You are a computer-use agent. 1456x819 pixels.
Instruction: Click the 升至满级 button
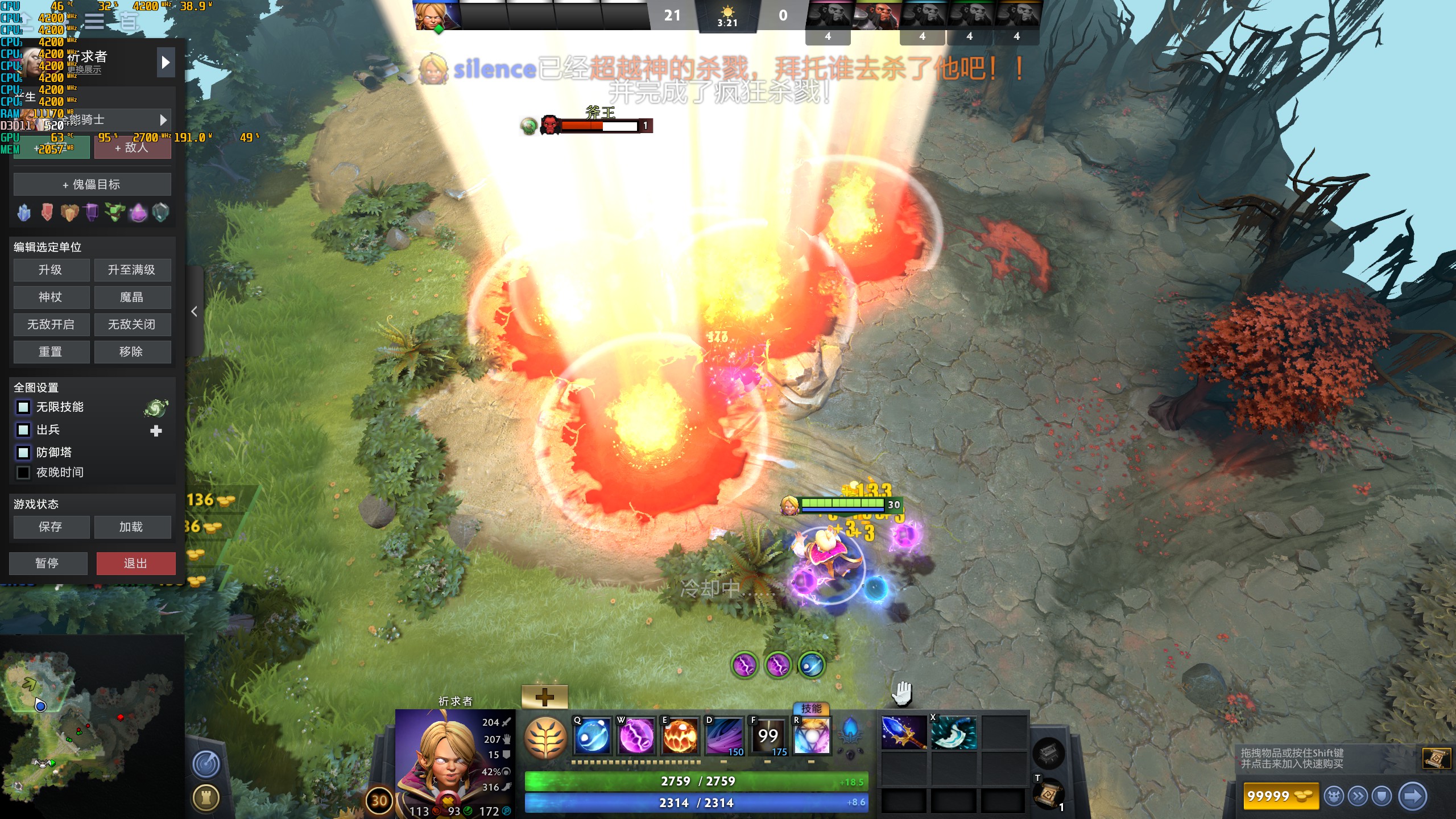click(x=133, y=270)
